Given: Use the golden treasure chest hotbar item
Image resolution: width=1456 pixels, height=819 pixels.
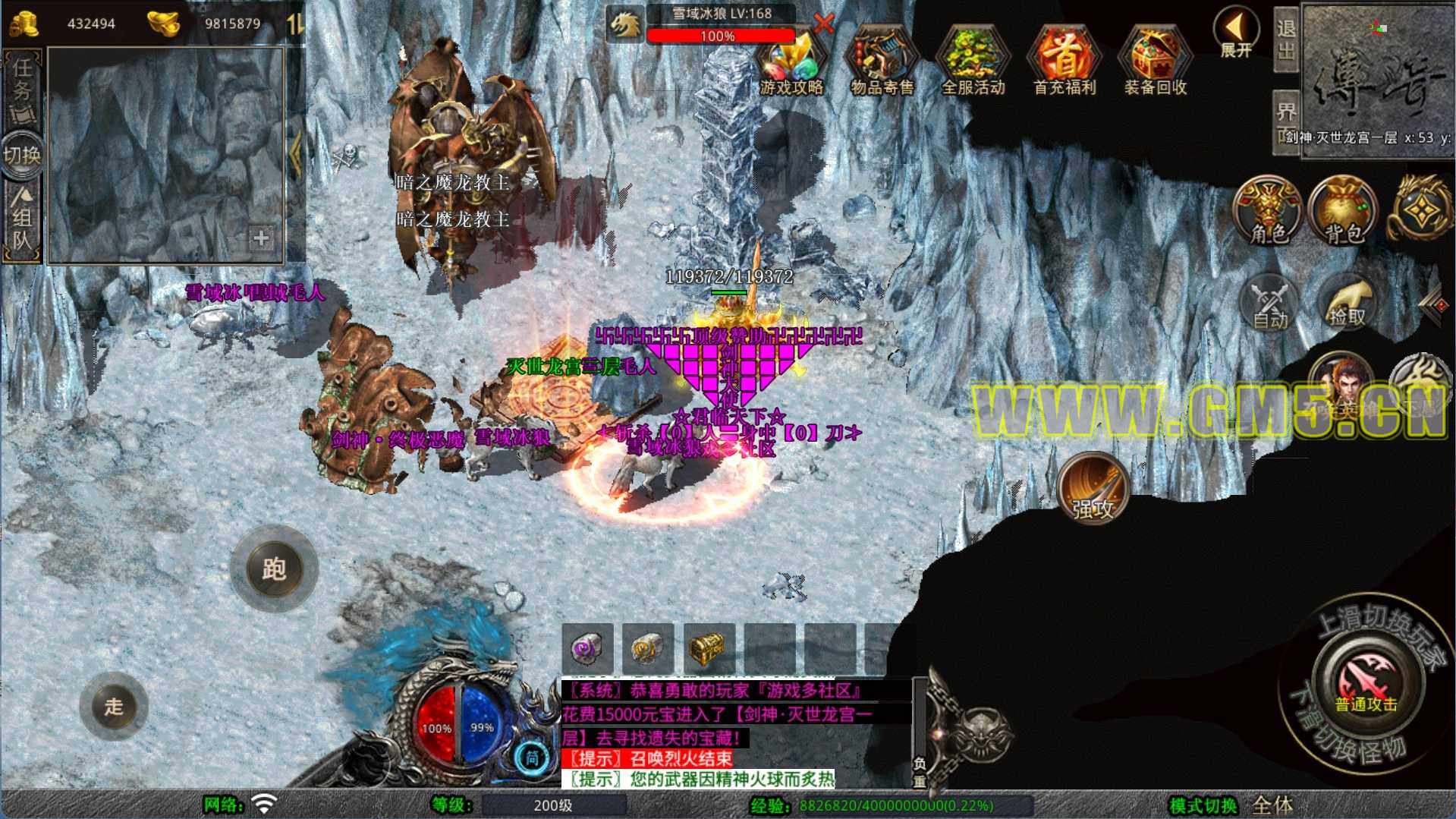Looking at the screenshot, I should [709, 647].
